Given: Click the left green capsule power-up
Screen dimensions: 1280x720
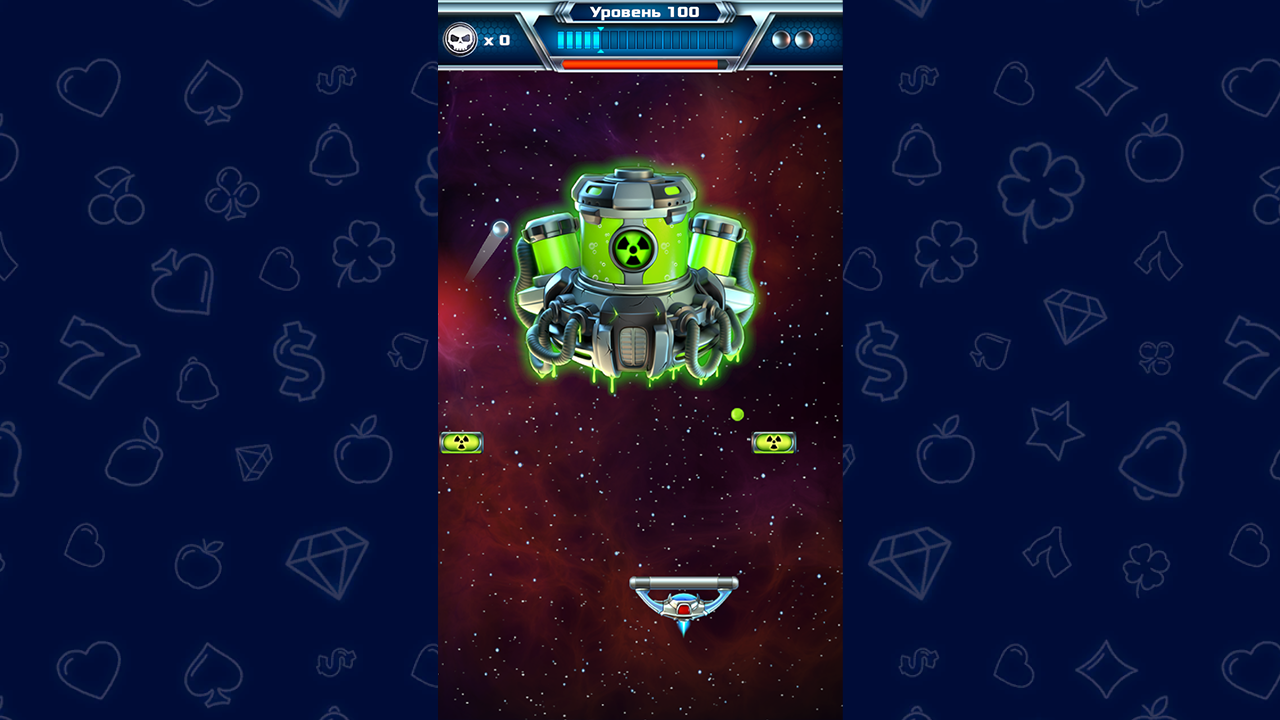Looking at the screenshot, I should coord(463,442).
